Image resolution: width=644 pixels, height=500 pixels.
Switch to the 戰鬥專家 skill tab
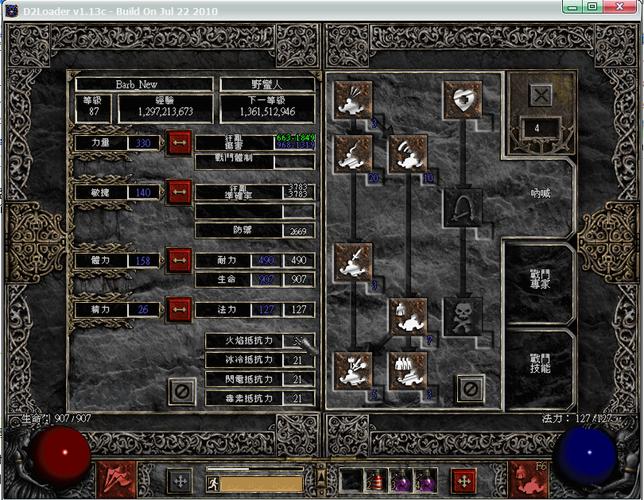pos(538,278)
